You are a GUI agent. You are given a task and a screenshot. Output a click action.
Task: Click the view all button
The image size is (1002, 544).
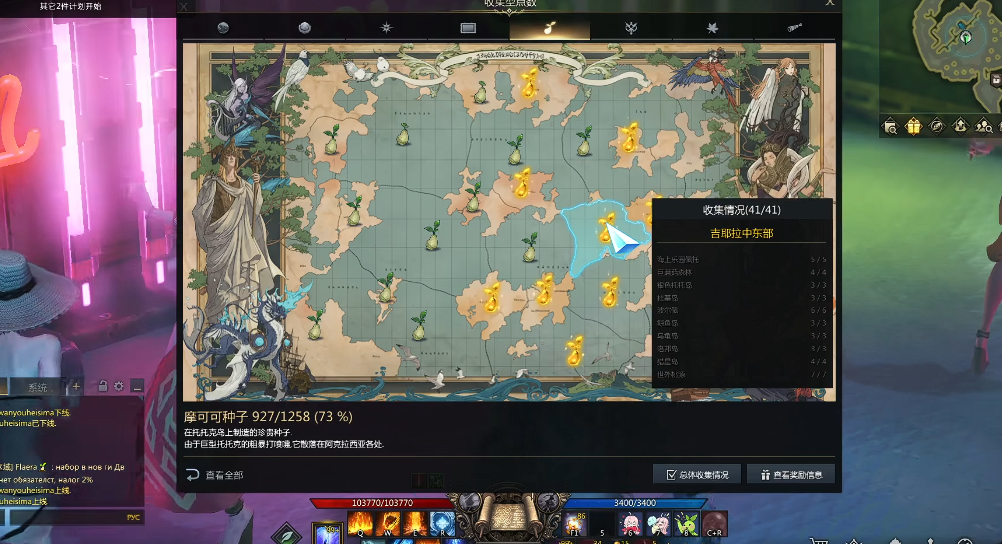[x=215, y=475]
